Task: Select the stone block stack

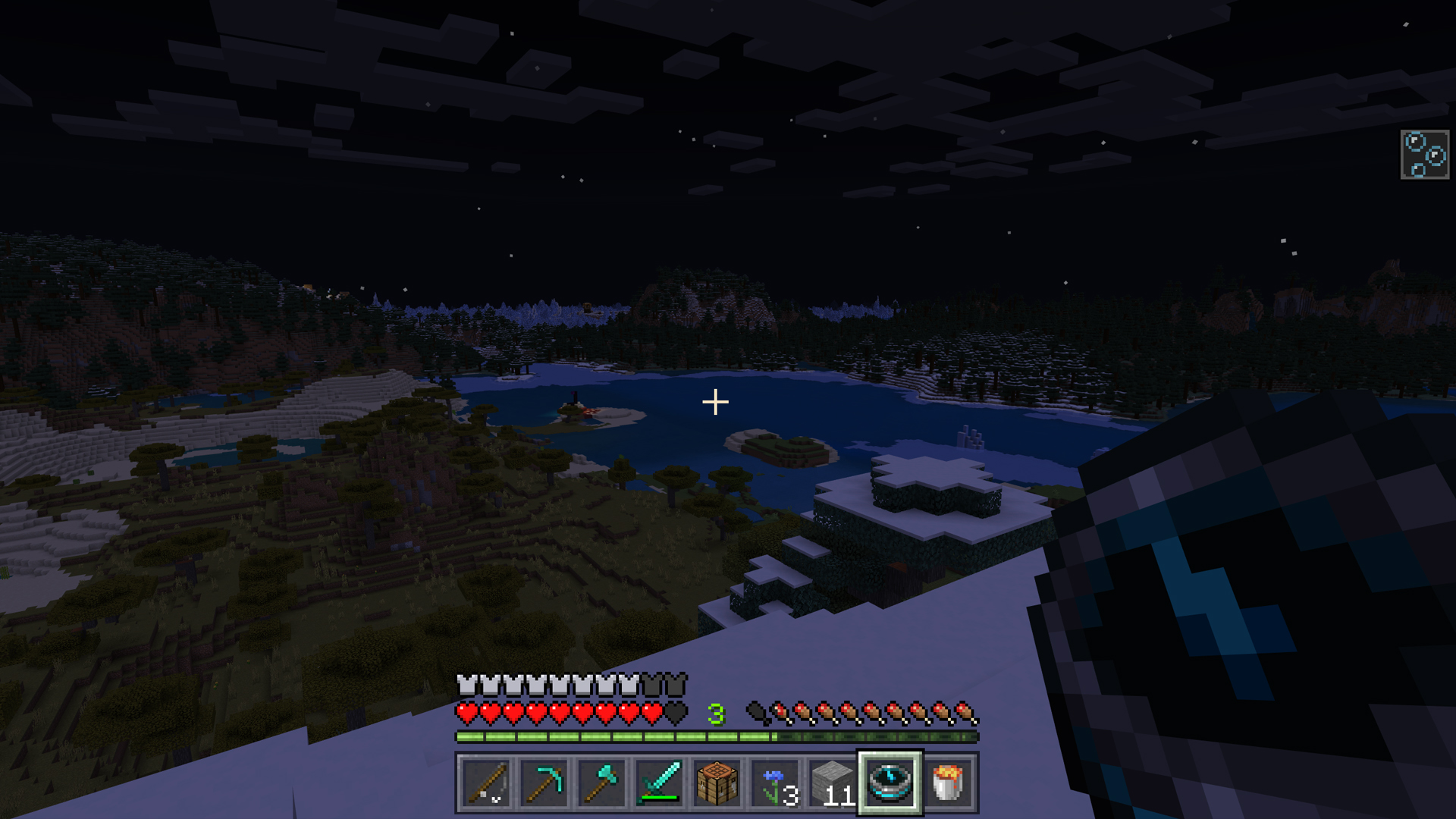Action: point(831,783)
